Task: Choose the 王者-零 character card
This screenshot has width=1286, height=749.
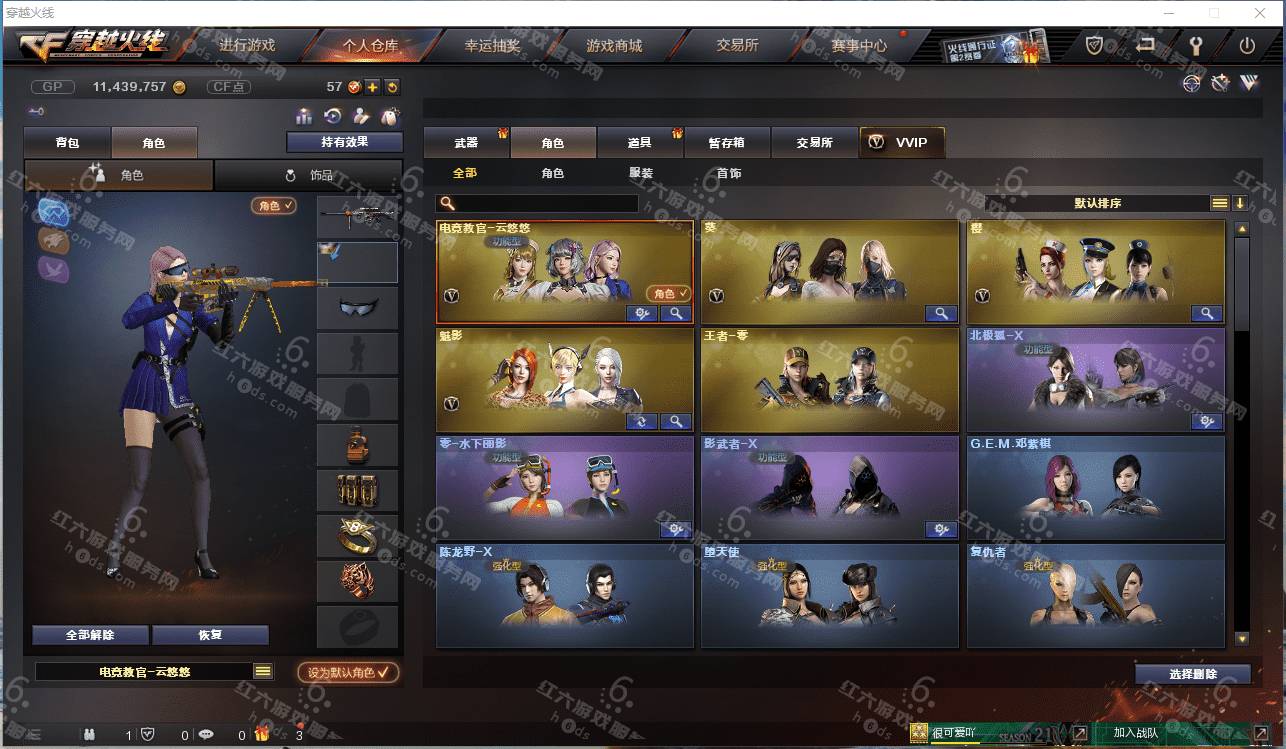Action: coord(830,380)
